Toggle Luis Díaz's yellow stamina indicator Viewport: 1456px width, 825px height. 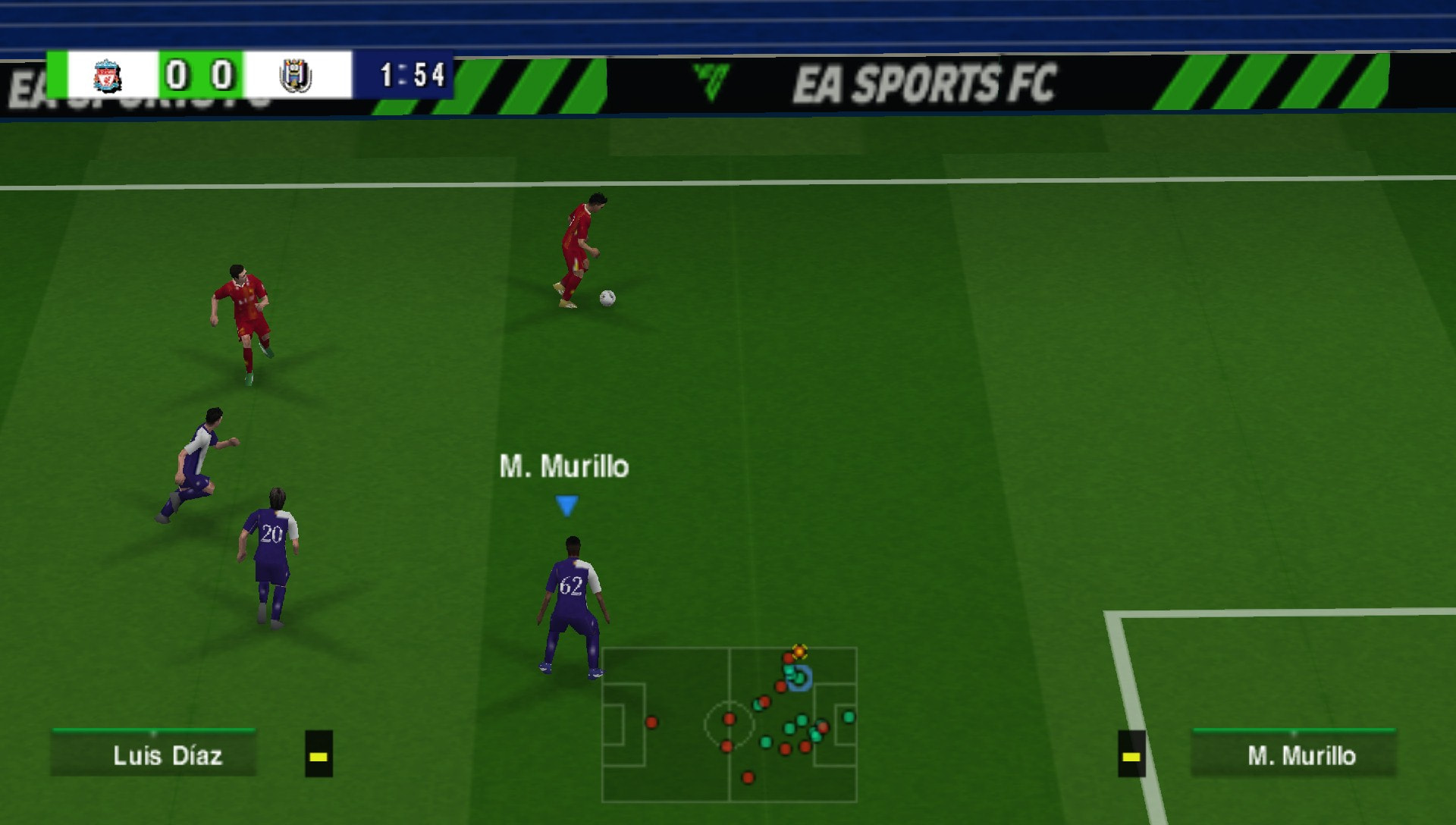click(317, 755)
